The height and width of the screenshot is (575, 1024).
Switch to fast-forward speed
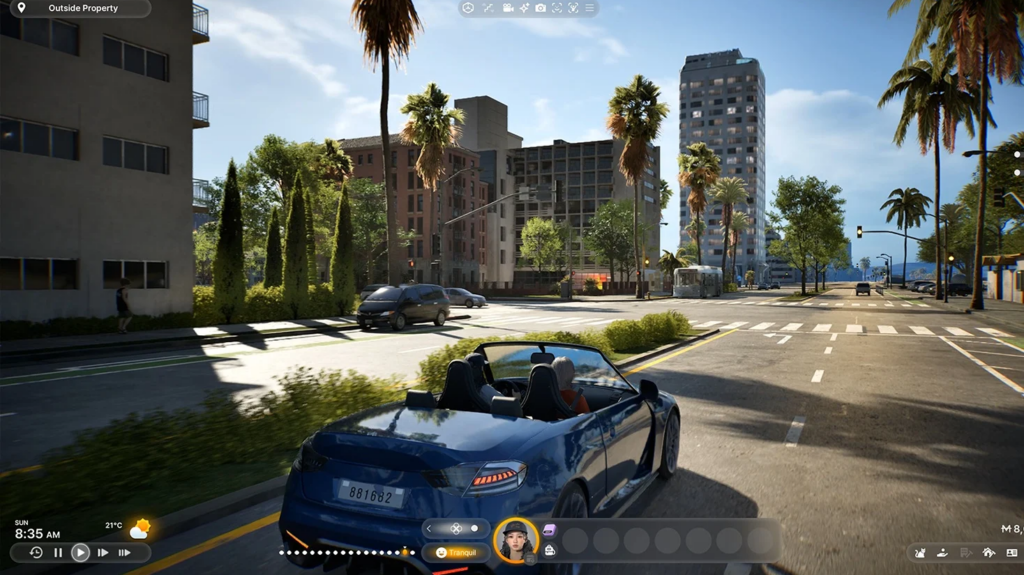tap(103, 552)
